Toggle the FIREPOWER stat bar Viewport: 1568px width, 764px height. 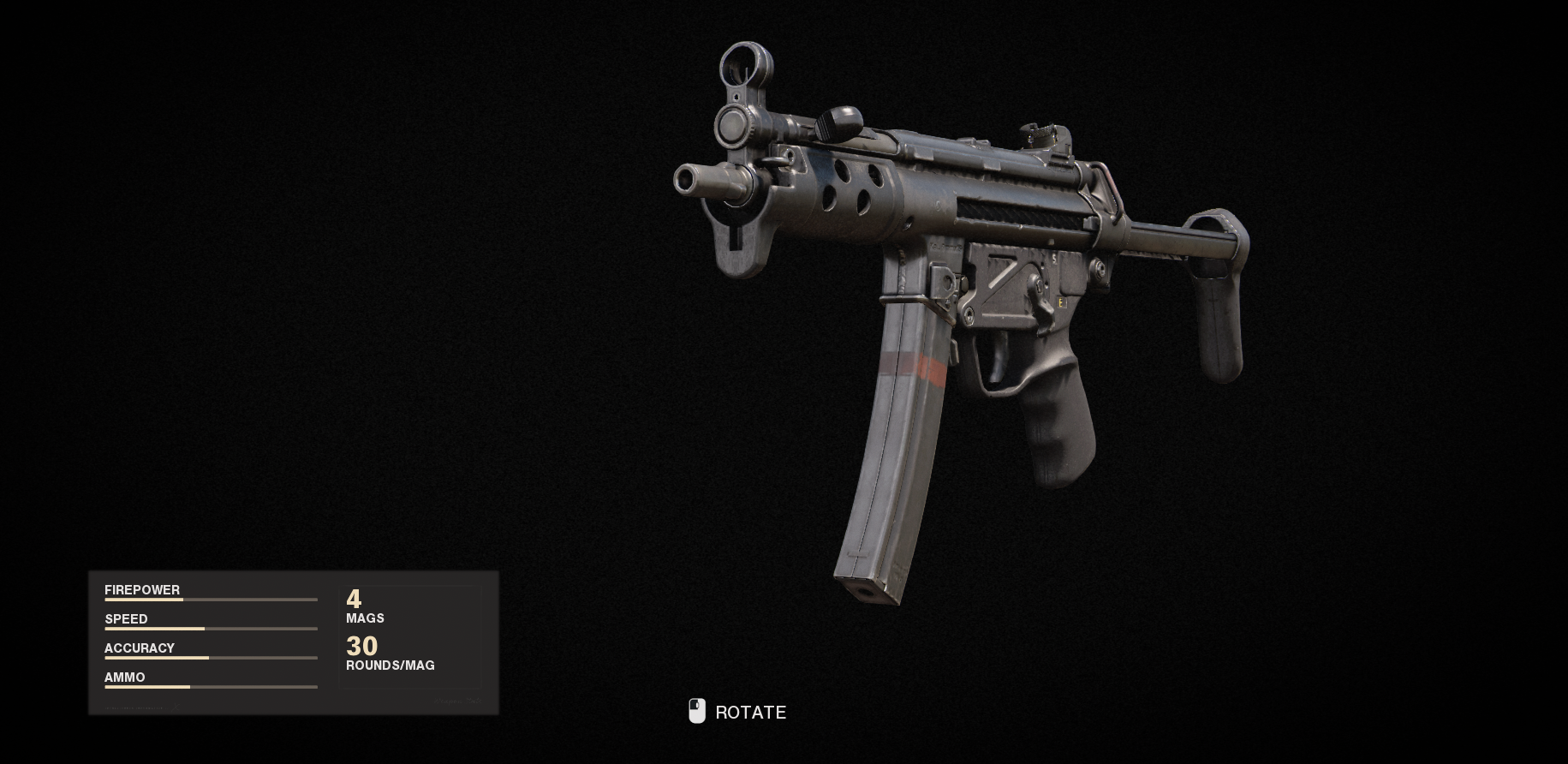click(x=211, y=600)
